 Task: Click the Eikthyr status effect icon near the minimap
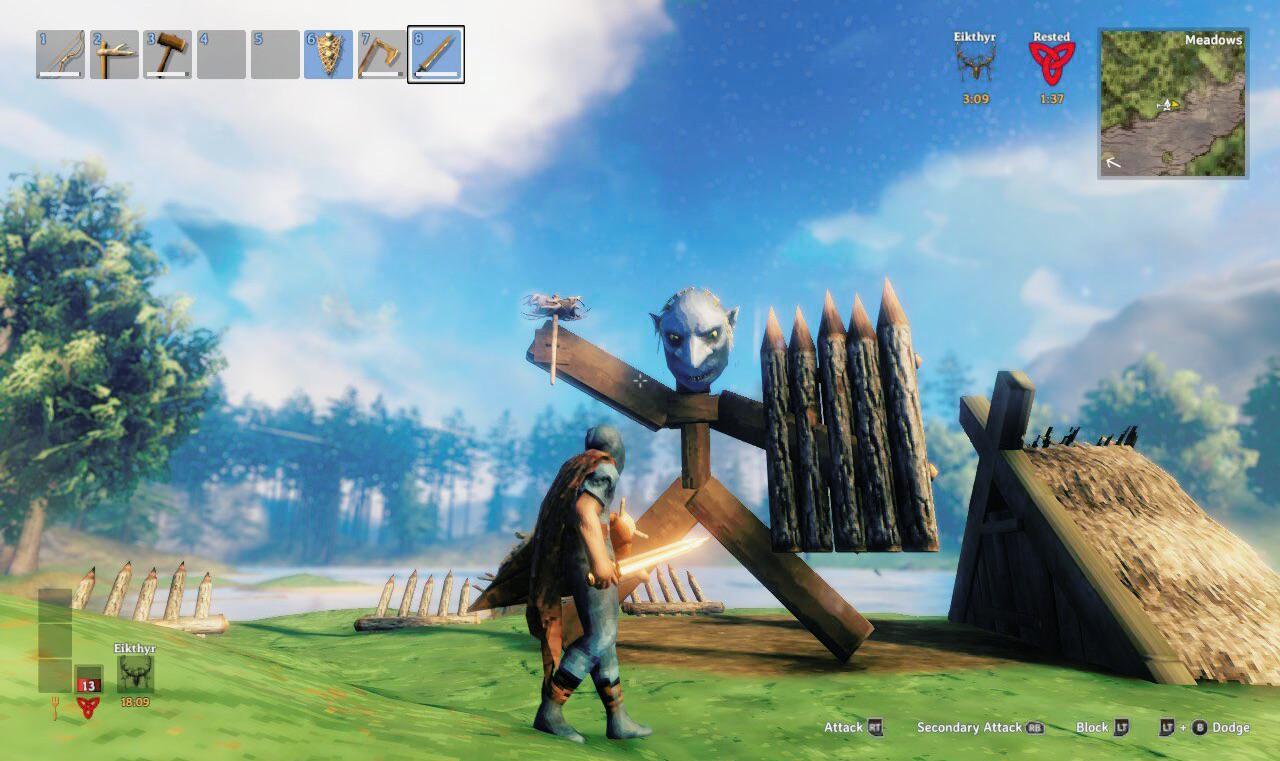point(975,63)
